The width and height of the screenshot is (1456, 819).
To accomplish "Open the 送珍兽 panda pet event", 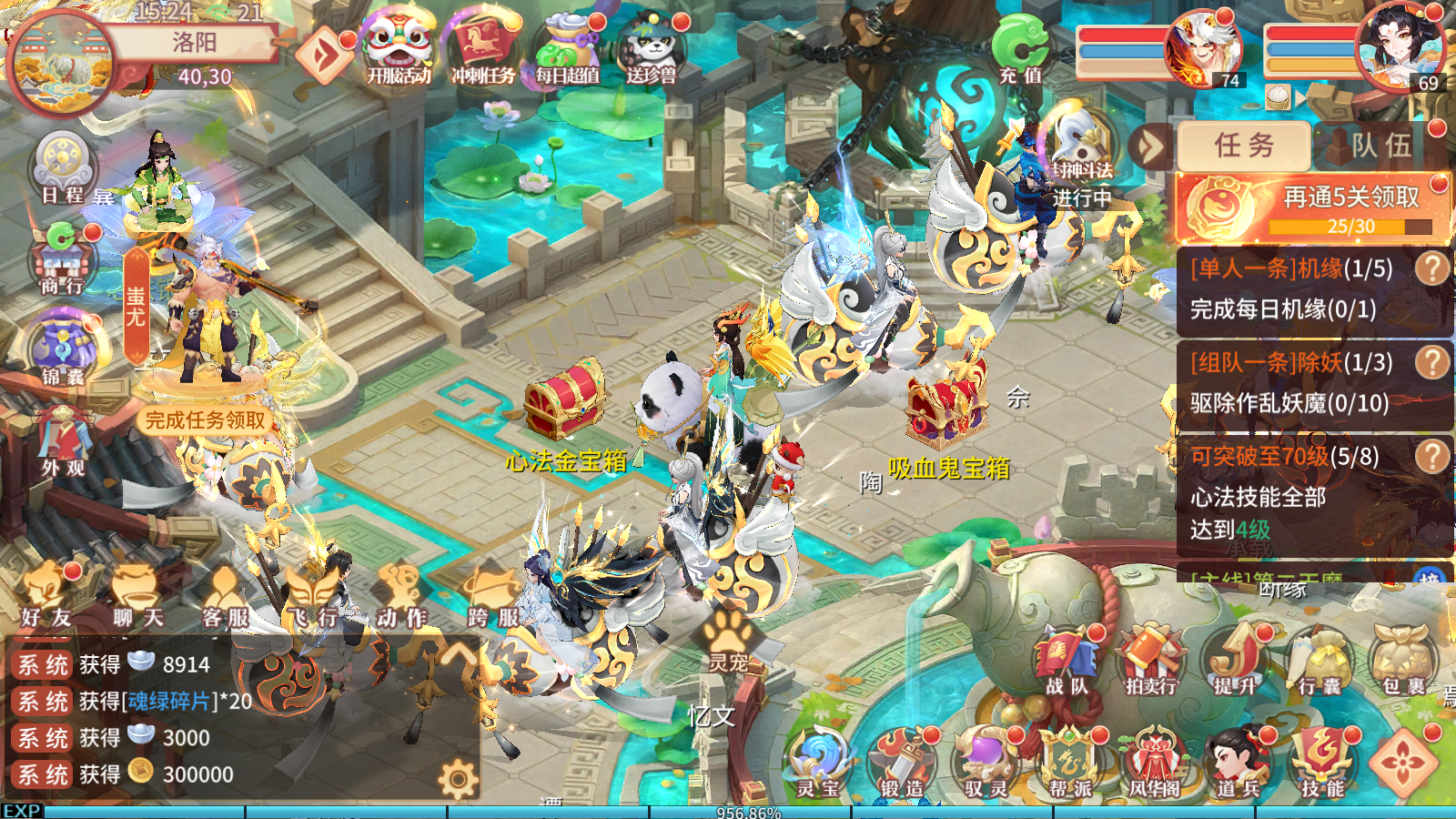I will pos(652,45).
